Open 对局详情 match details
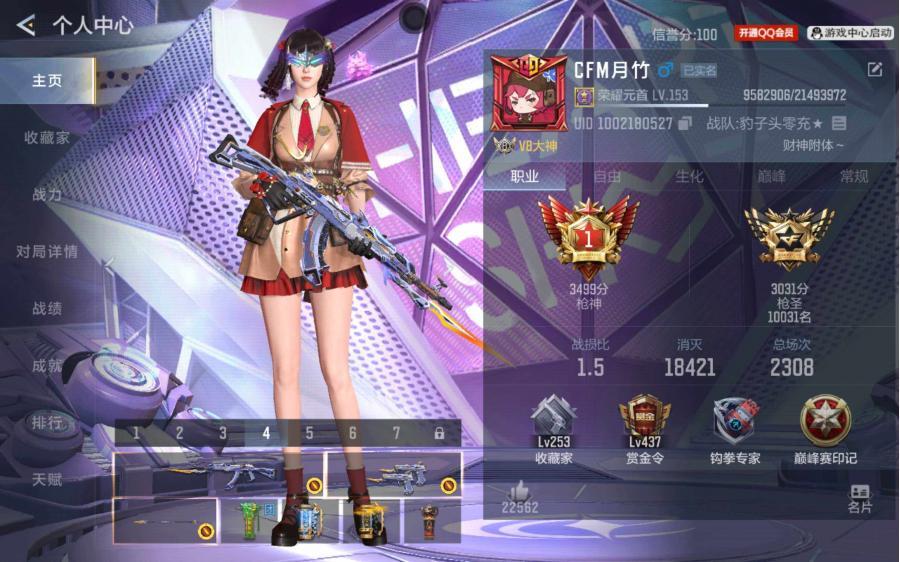The width and height of the screenshot is (900, 562). [x=47, y=252]
